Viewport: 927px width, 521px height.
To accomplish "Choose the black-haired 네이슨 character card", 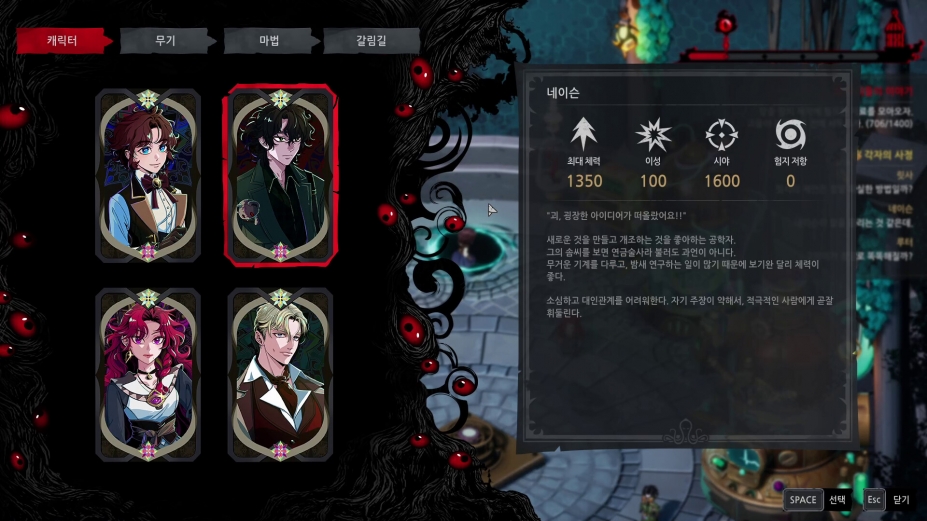I will click(x=280, y=176).
